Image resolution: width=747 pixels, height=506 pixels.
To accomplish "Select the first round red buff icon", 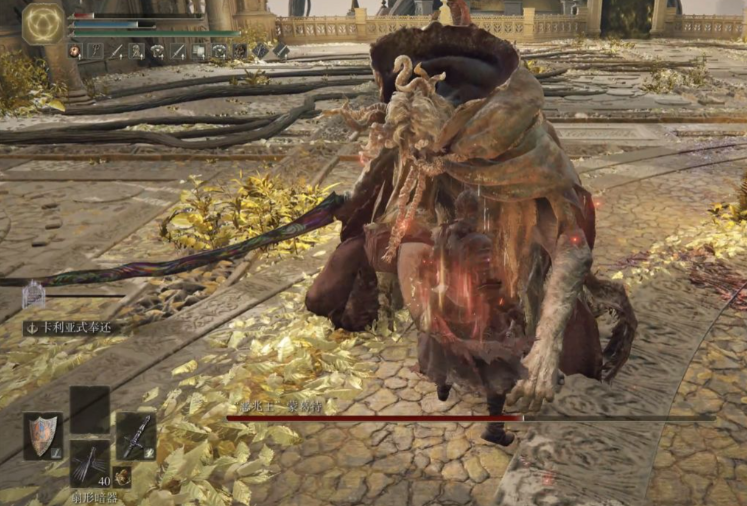I will coord(75,50).
